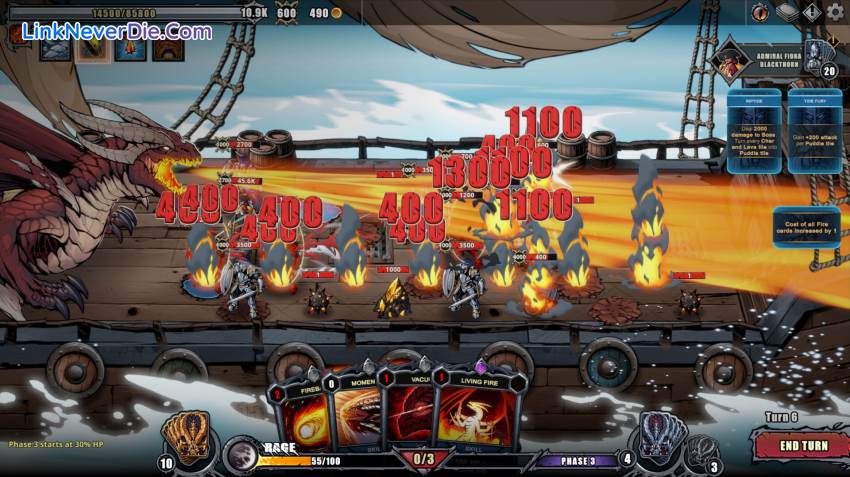Open the card stack deck viewer
The image size is (850, 477).
coord(787,12)
